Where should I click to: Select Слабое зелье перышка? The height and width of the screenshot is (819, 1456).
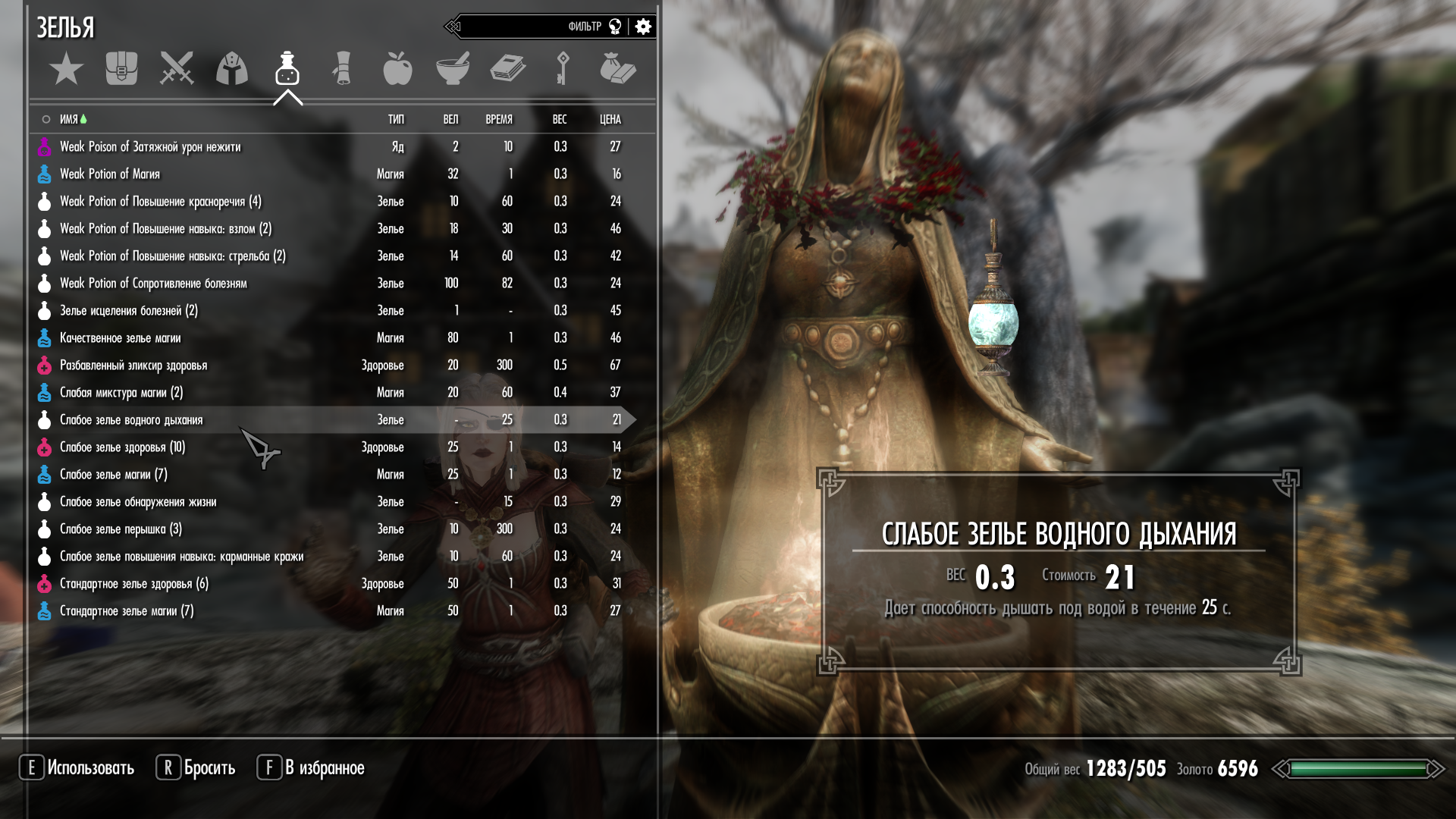pyautogui.click(x=121, y=529)
